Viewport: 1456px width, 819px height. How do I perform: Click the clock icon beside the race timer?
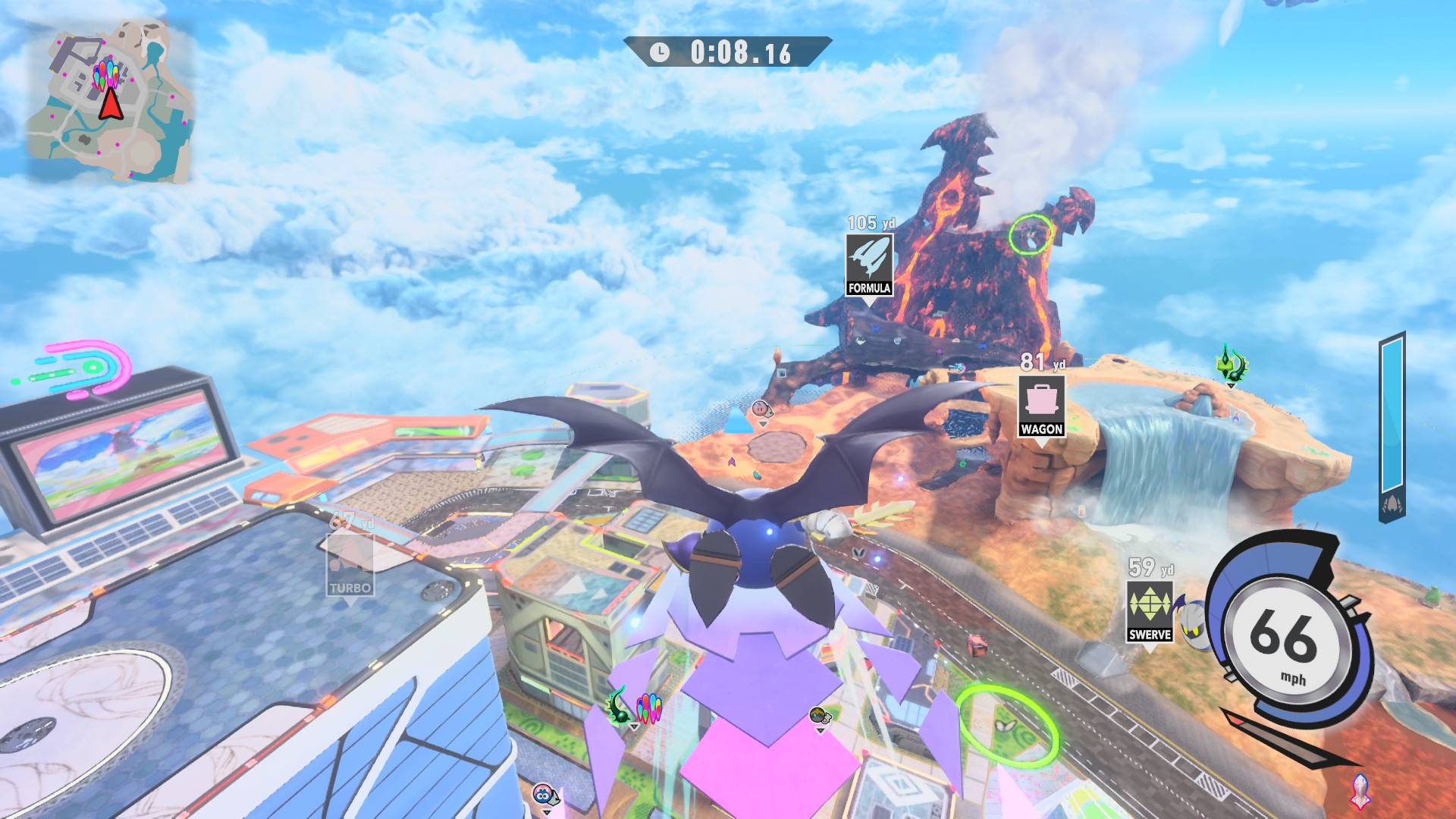click(x=659, y=52)
